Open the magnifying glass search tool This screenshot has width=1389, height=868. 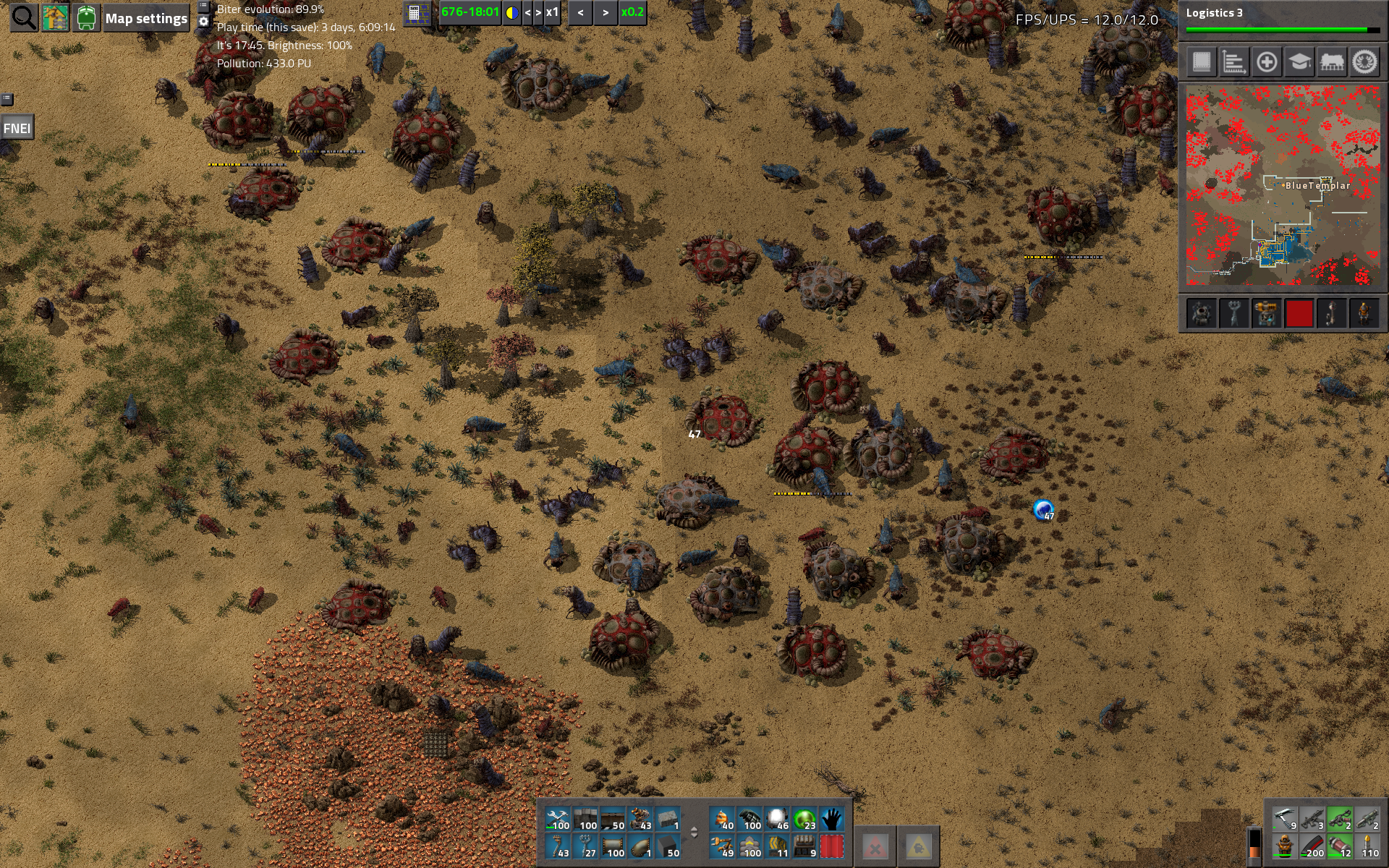24,18
